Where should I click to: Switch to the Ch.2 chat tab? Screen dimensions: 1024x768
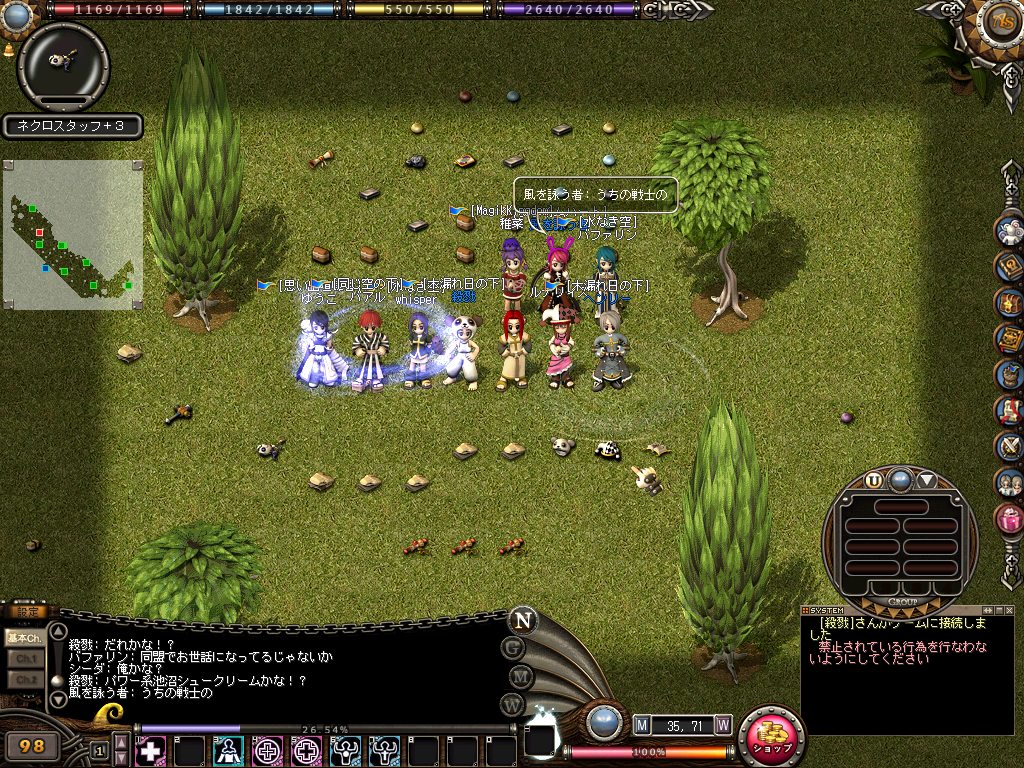pos(23,679)
